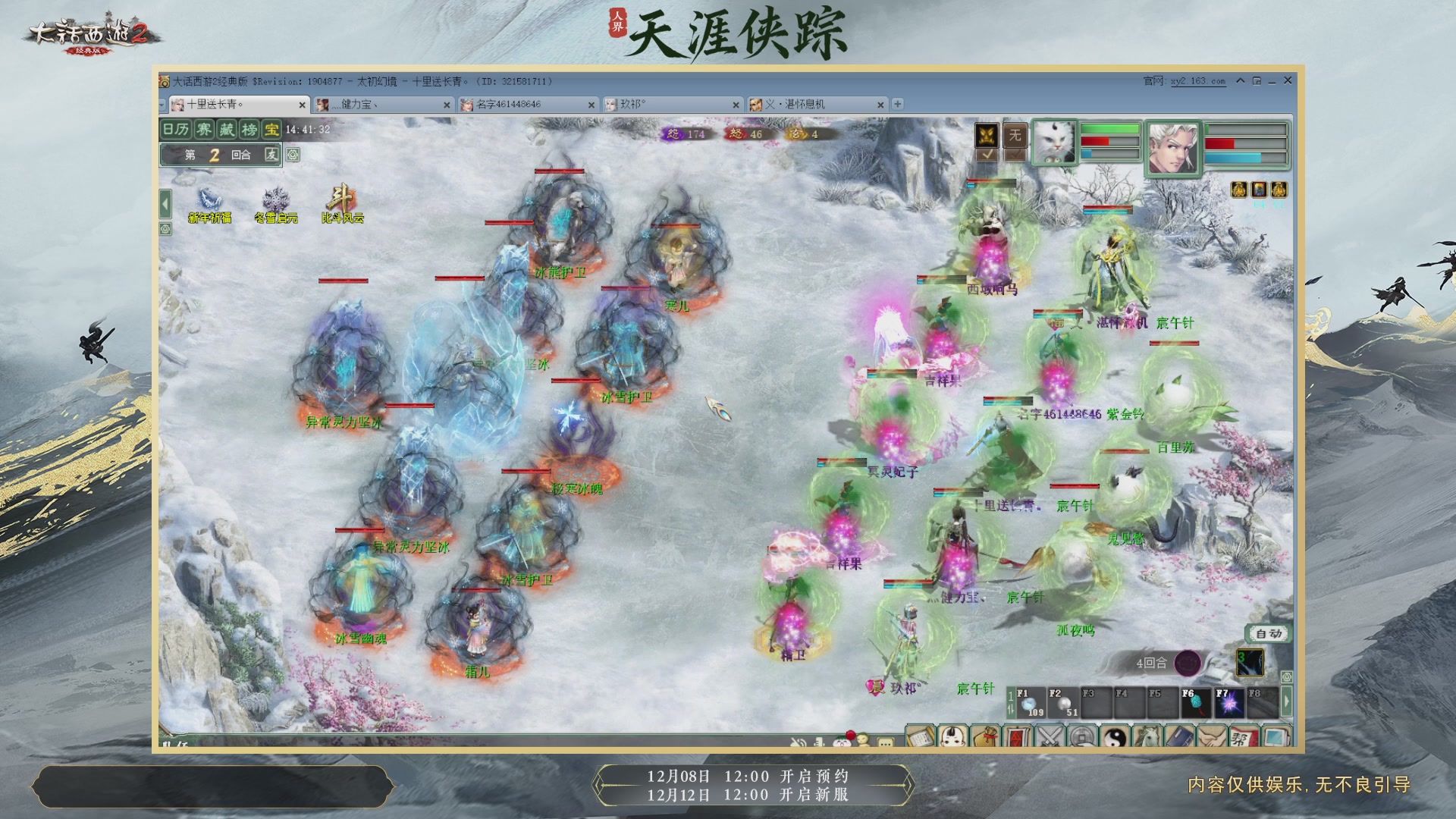
Task: Click the 比斗风云 battle event icon
Action: tap(343, 199)
